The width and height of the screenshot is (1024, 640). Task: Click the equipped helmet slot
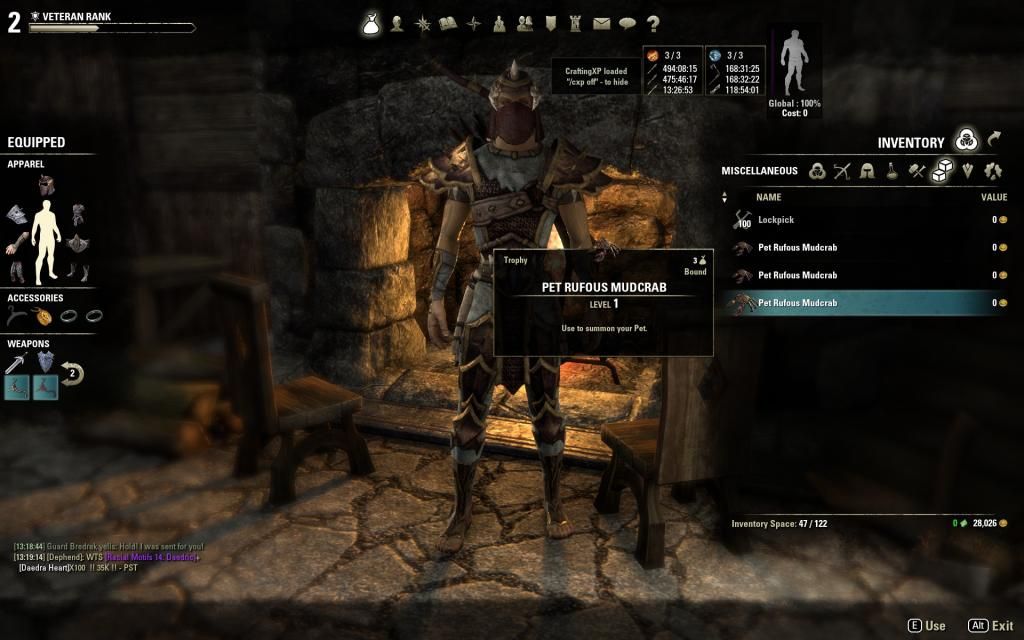click(x=46, y=185)
